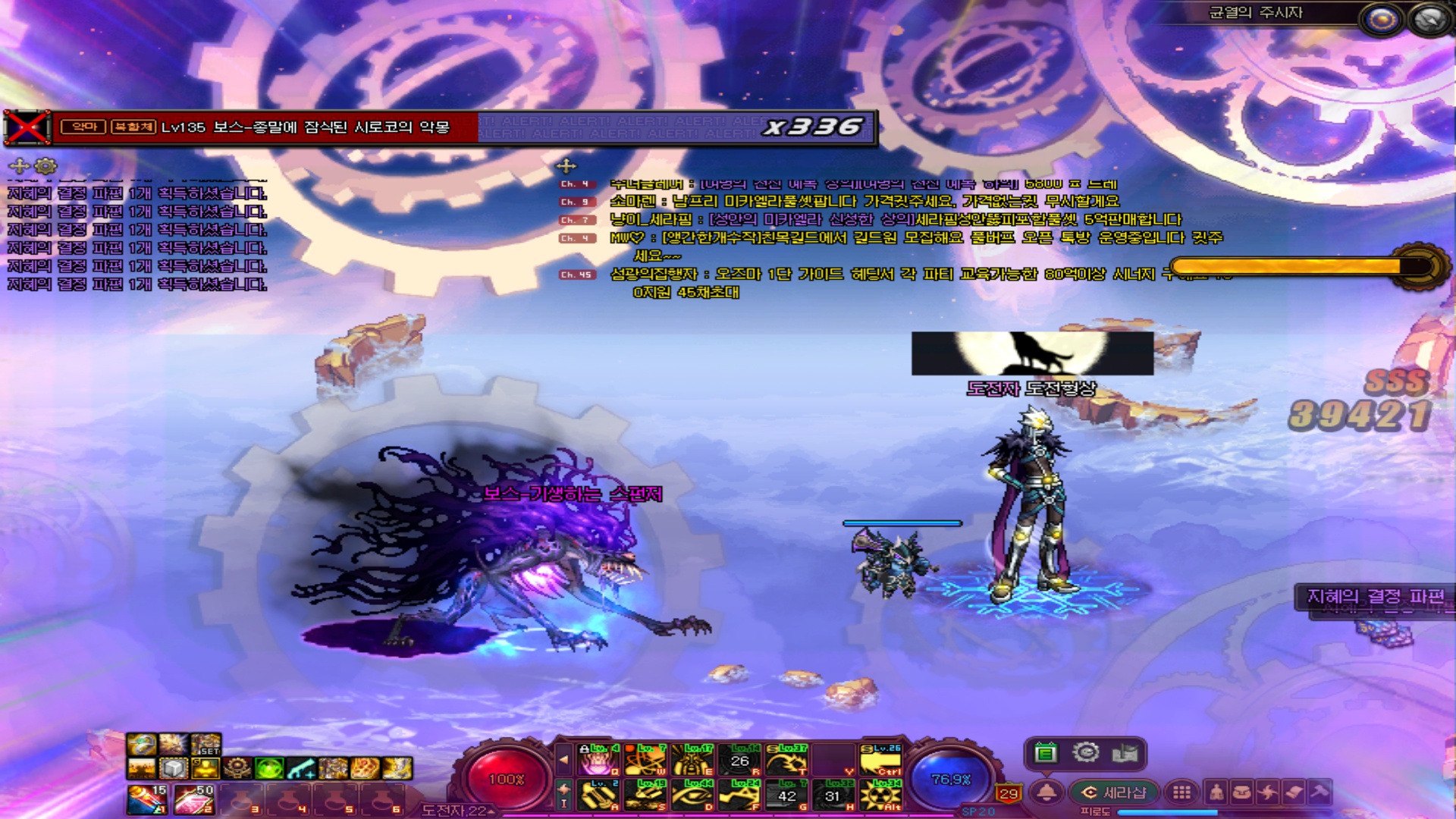This screenshot has height=819, width=1456.
Task: Select the green orb buff icon
Action: click(269, 768)
